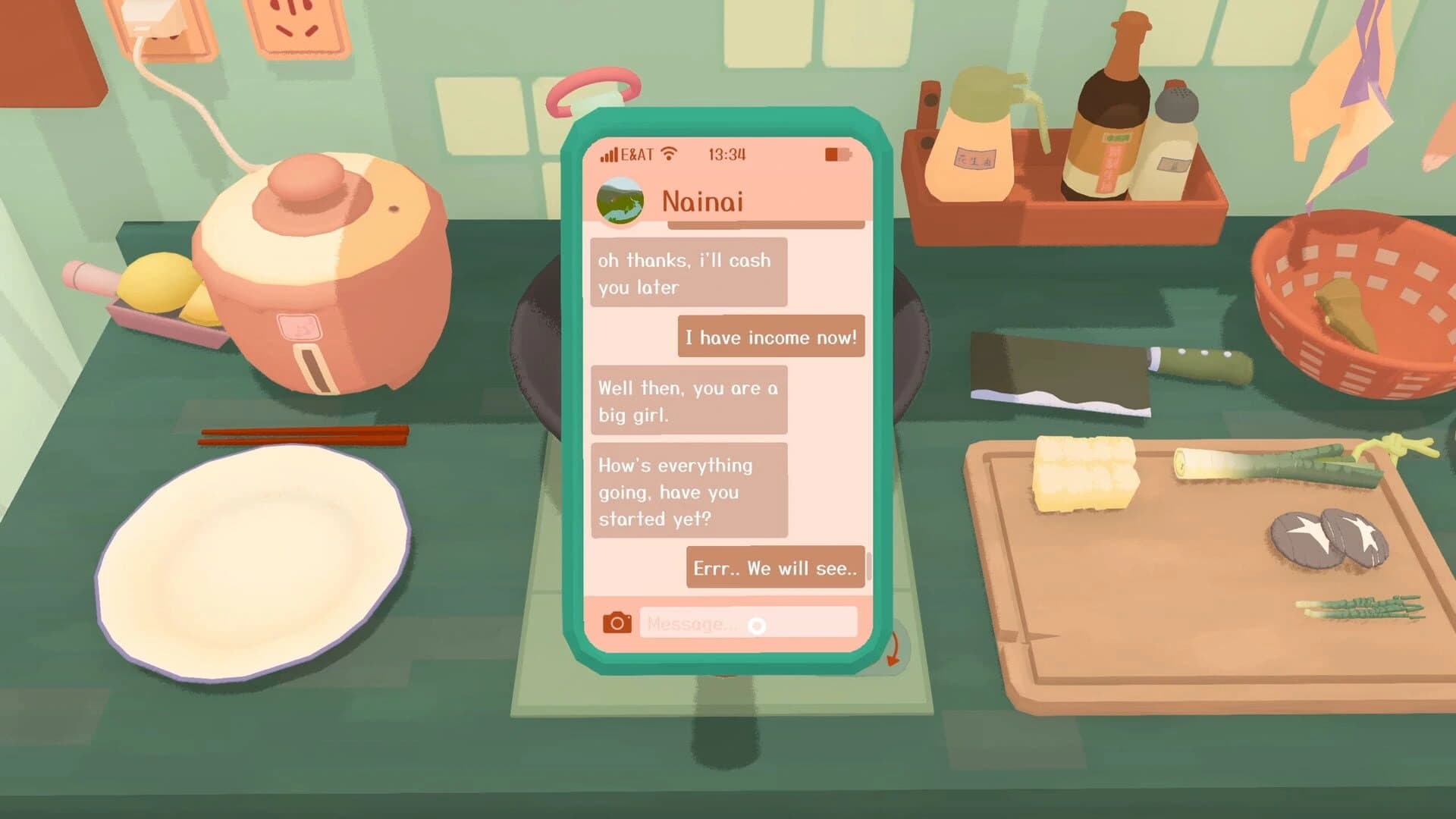Select the "Errr.. We will see.." message
Screen dimensions: 1456x819
774,568
